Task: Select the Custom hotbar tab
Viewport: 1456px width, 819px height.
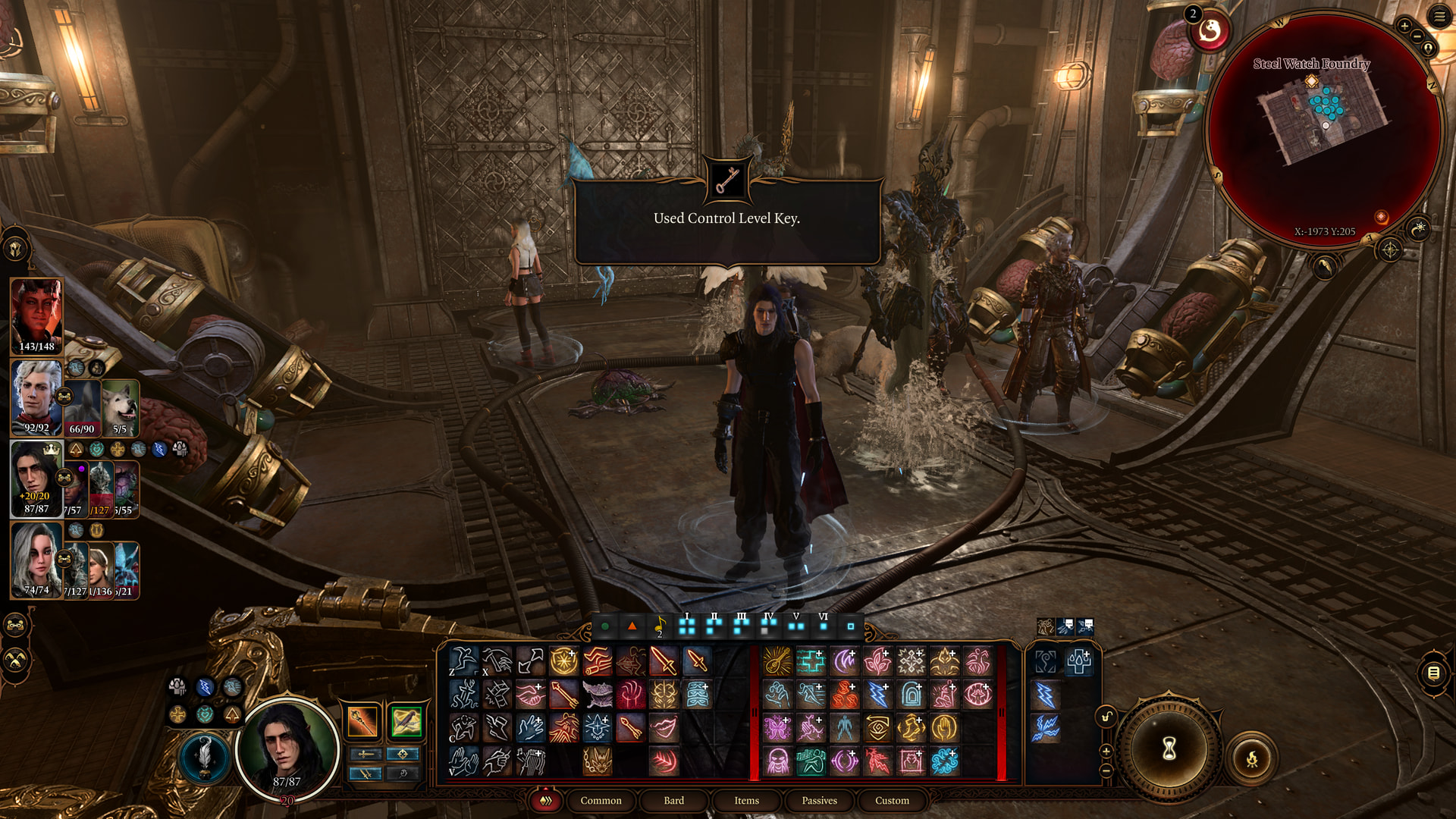Action: tap(892, 800)
